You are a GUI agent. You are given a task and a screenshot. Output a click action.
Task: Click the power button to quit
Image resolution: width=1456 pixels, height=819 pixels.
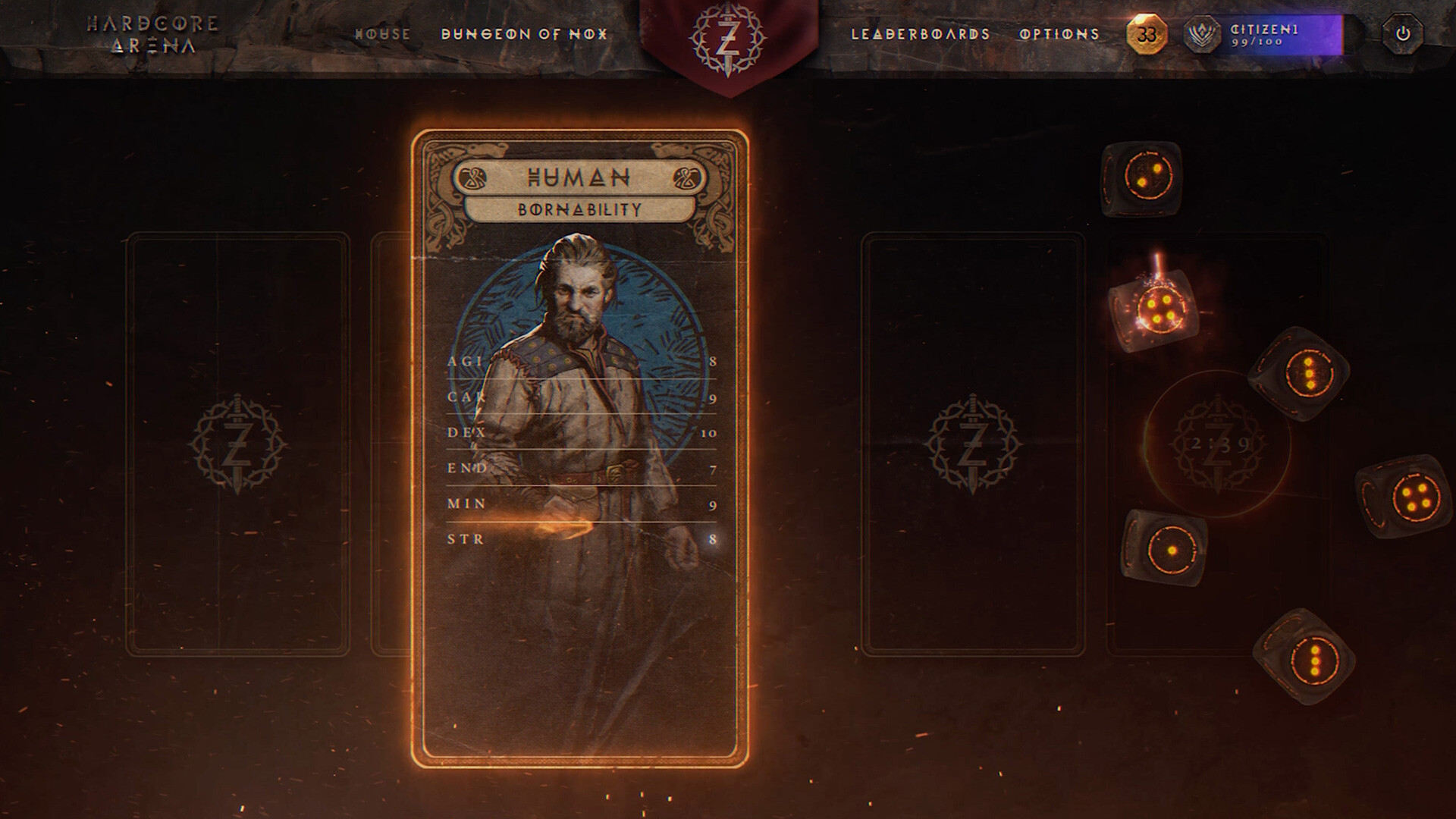tap(1402, 34)
